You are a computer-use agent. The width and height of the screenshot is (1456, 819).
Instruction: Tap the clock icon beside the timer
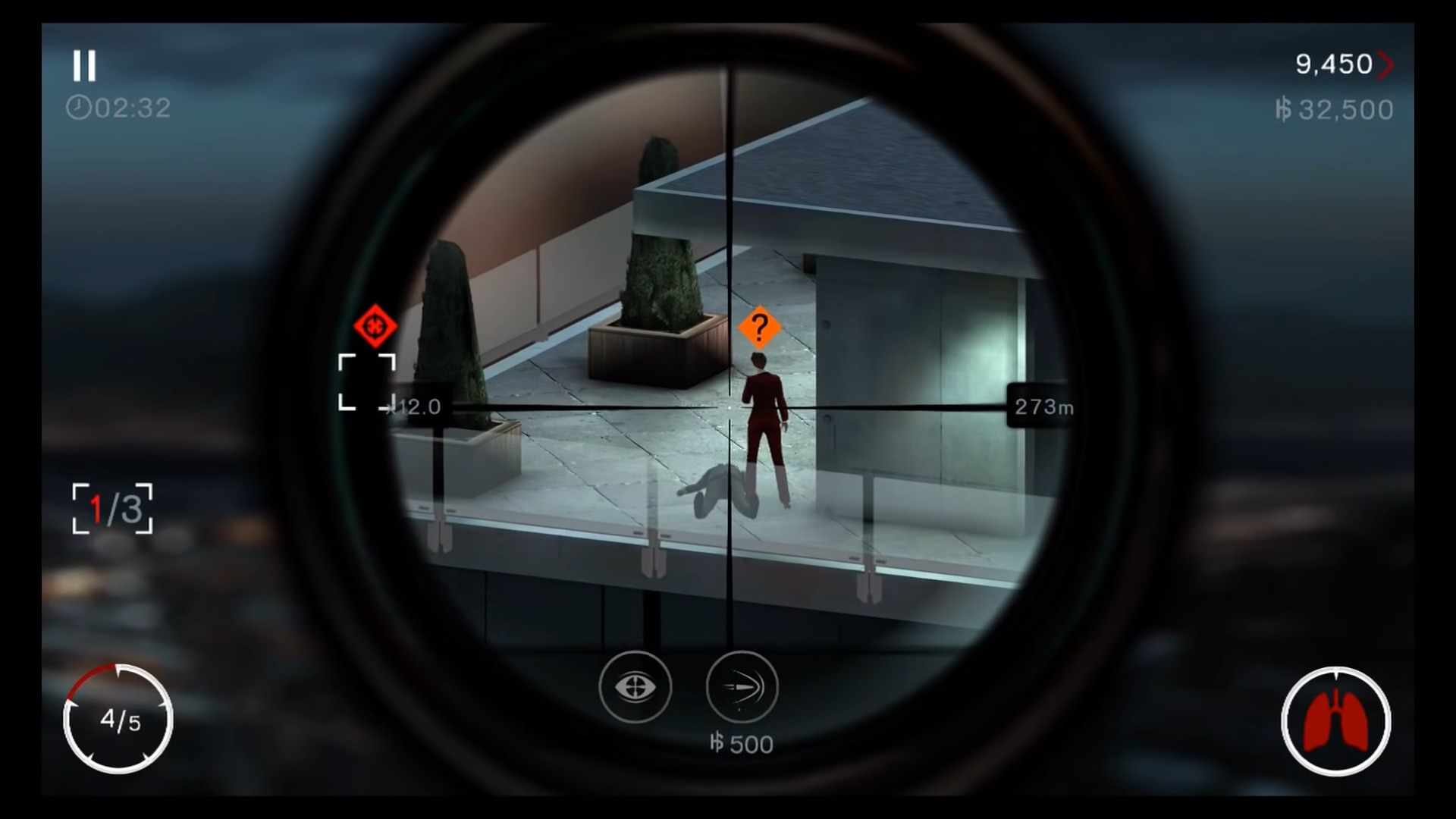click(x=78, y=107)
